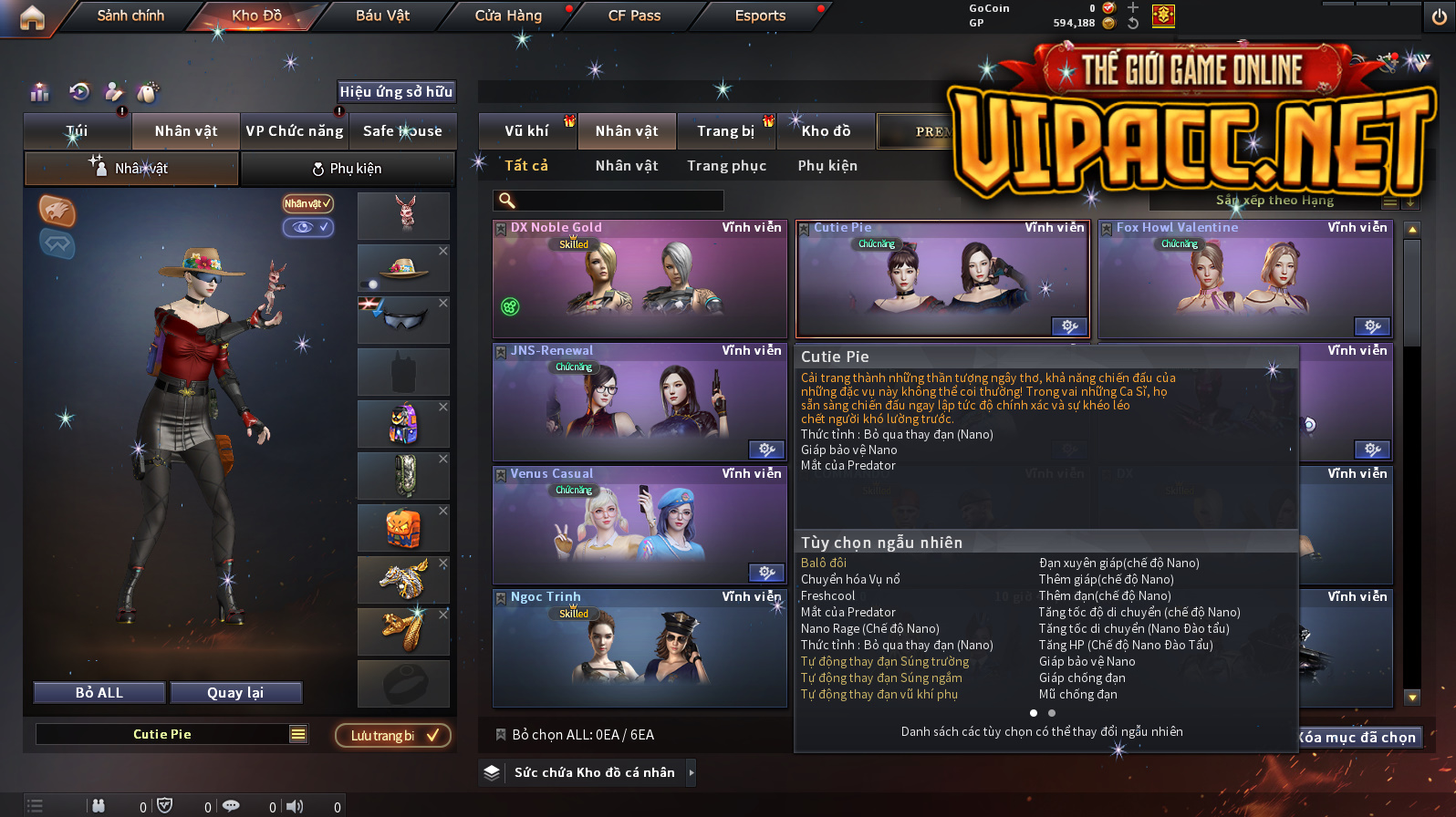The image size is (1456, 817).
Task: Choose the JNS-Renewal character card
Action: 640,402
